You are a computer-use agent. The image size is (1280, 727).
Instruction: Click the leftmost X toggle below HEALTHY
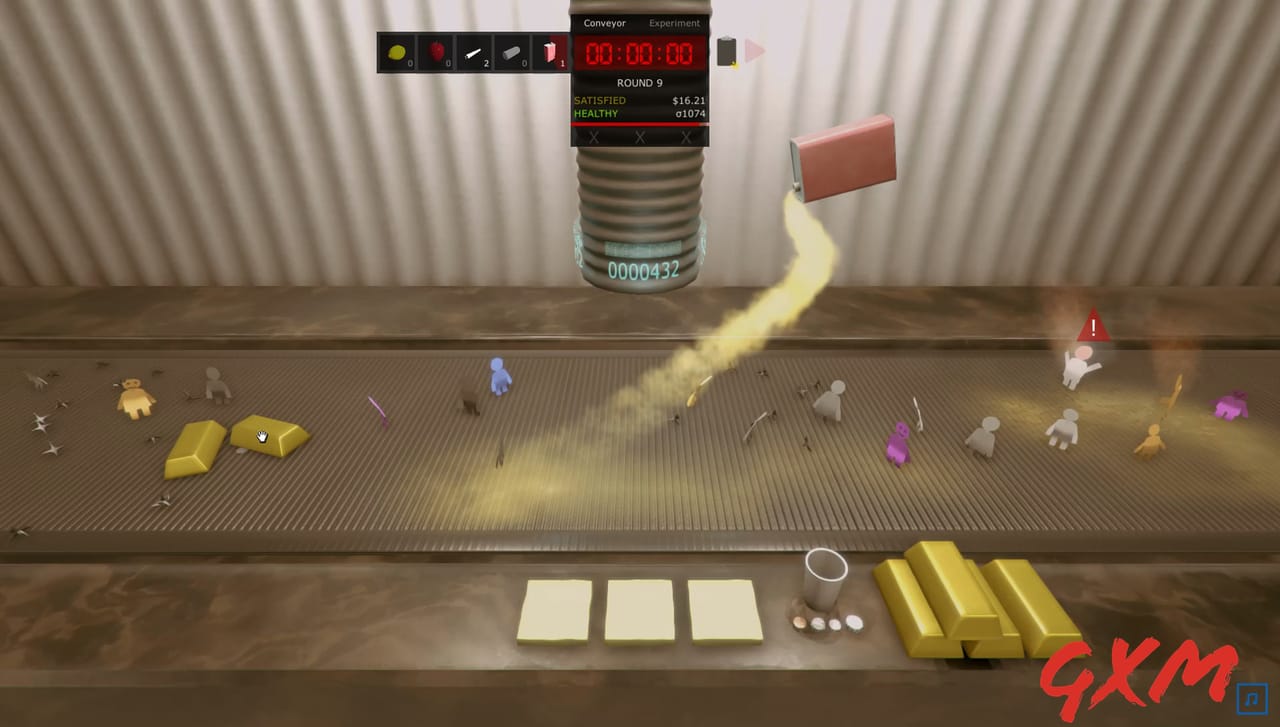tap(592, 138)
